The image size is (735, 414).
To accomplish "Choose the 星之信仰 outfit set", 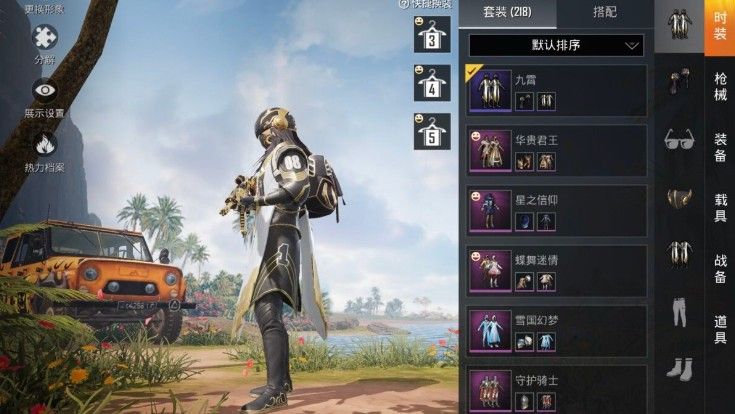I will (556, 211).
